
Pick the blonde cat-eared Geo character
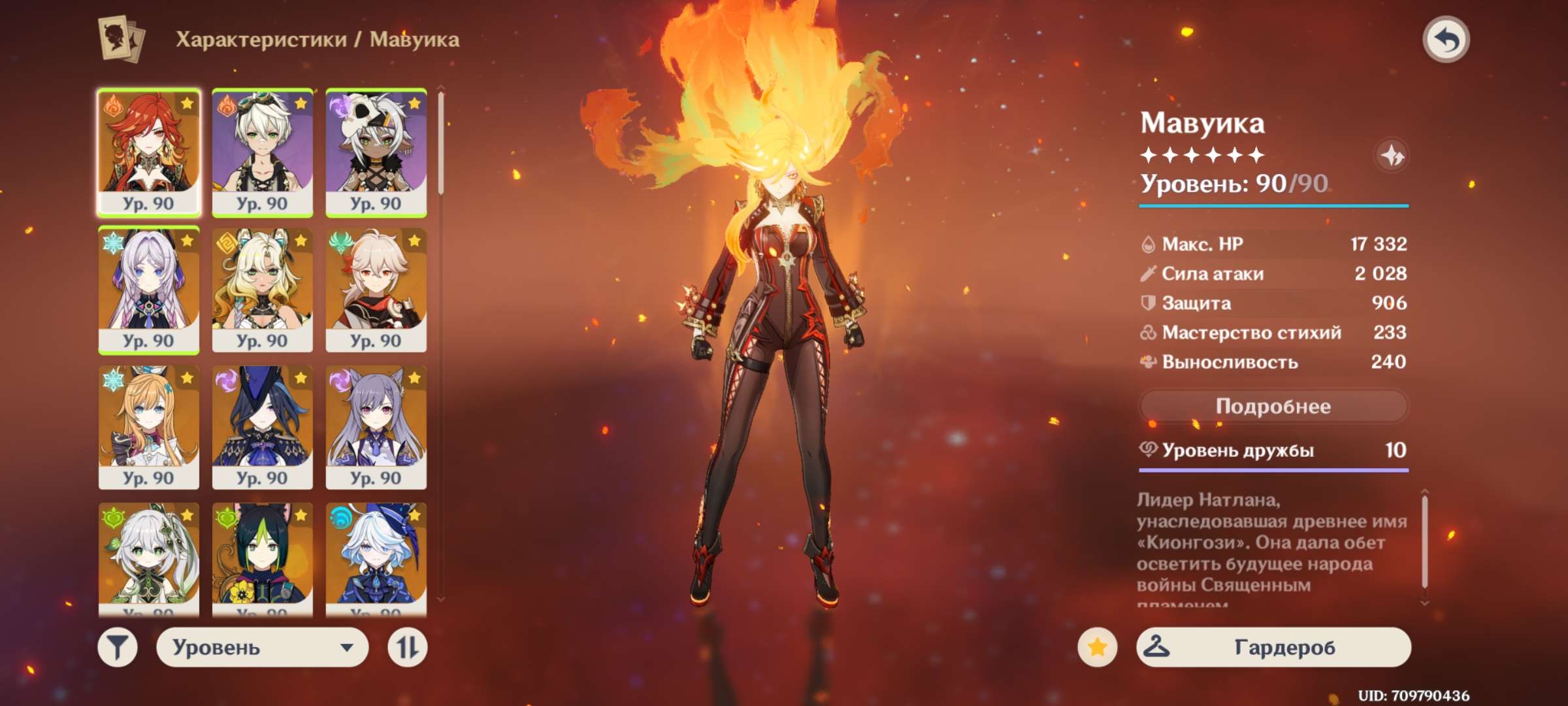point(262,290)
